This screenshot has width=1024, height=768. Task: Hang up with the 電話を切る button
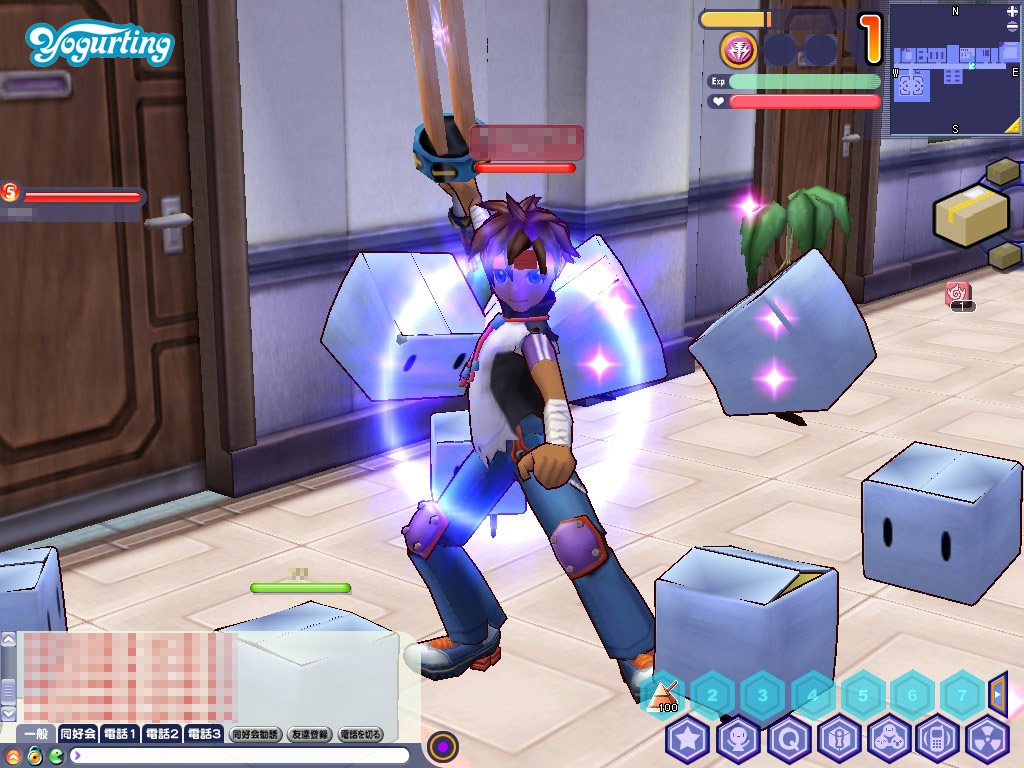click(x=361, y=734)
